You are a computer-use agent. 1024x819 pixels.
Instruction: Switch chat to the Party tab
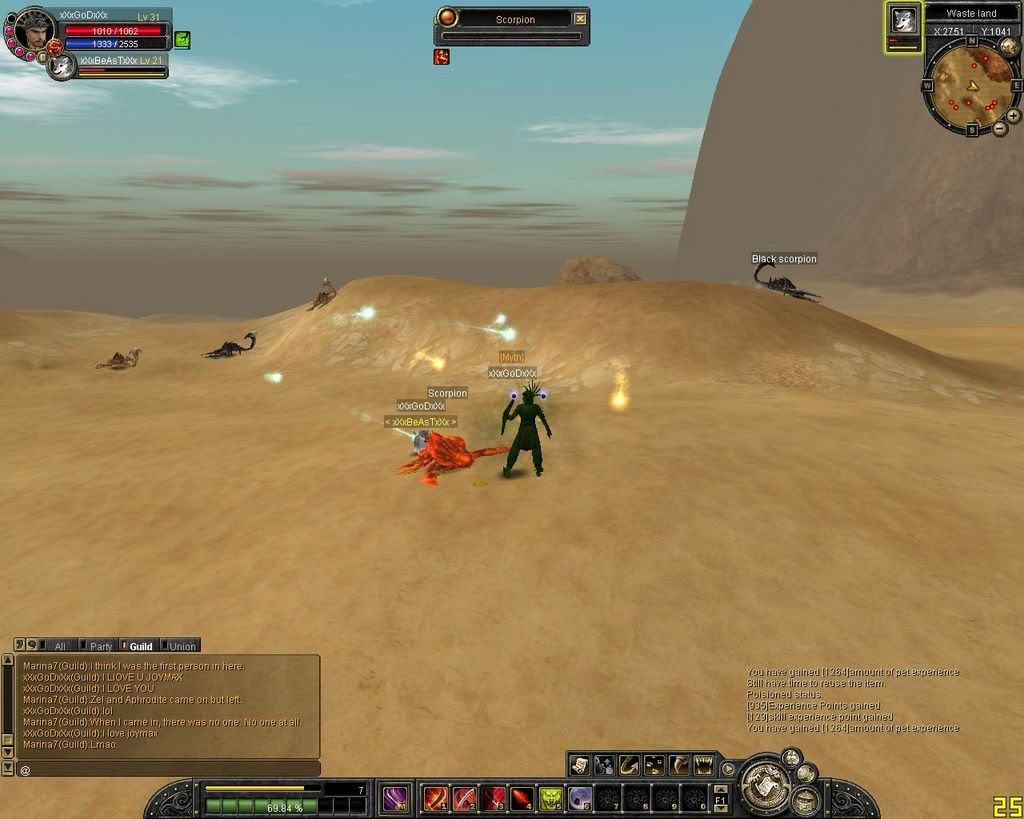pos(98,646)
